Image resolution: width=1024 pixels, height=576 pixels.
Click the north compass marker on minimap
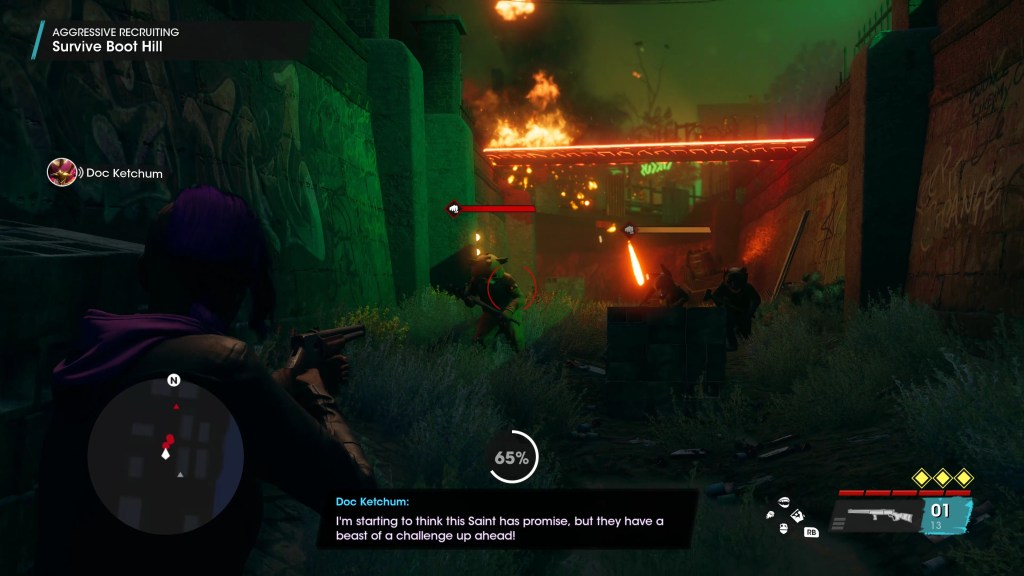click(x=174, y=380)
